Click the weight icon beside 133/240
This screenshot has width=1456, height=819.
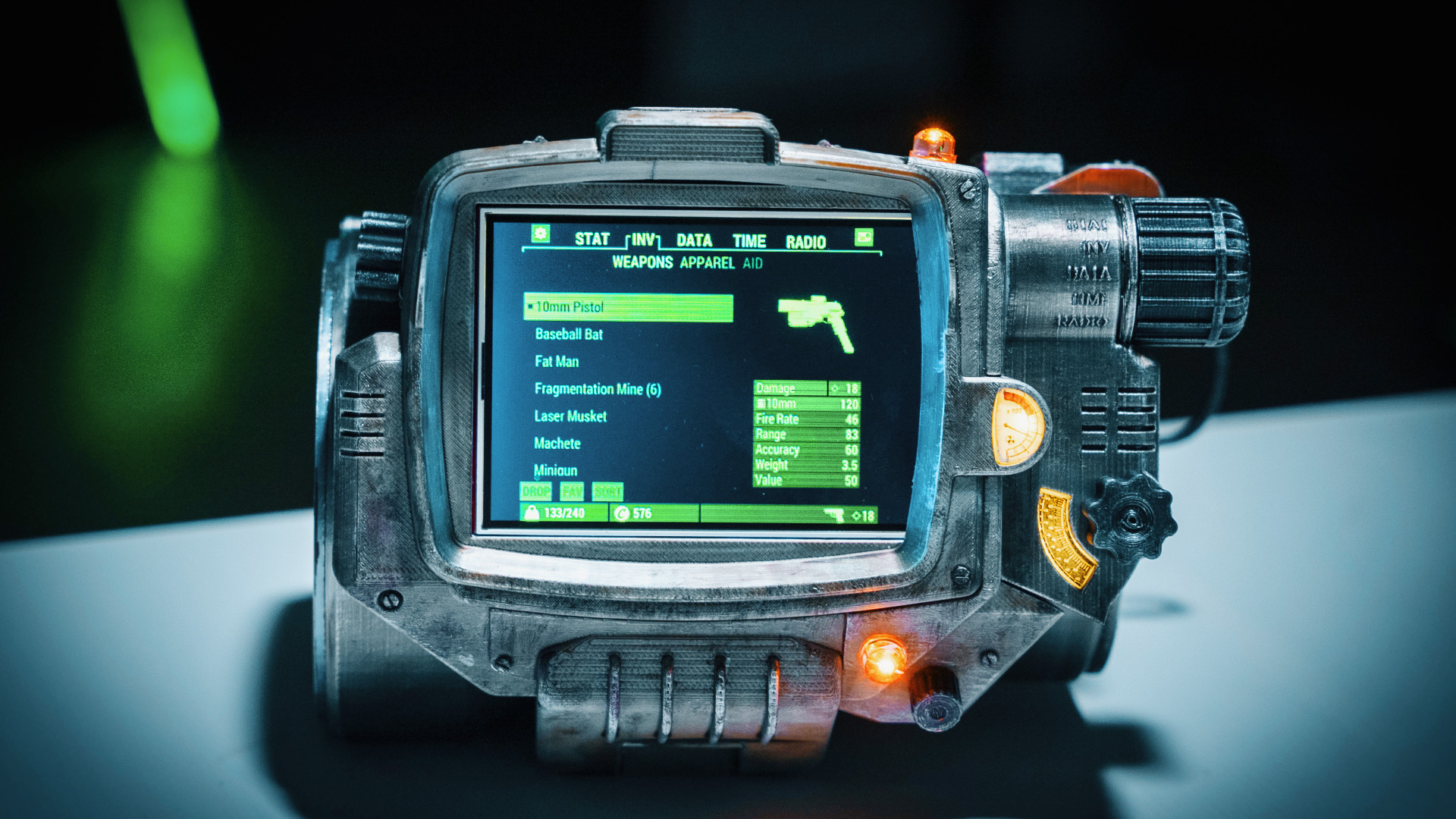tap(531, 512)
